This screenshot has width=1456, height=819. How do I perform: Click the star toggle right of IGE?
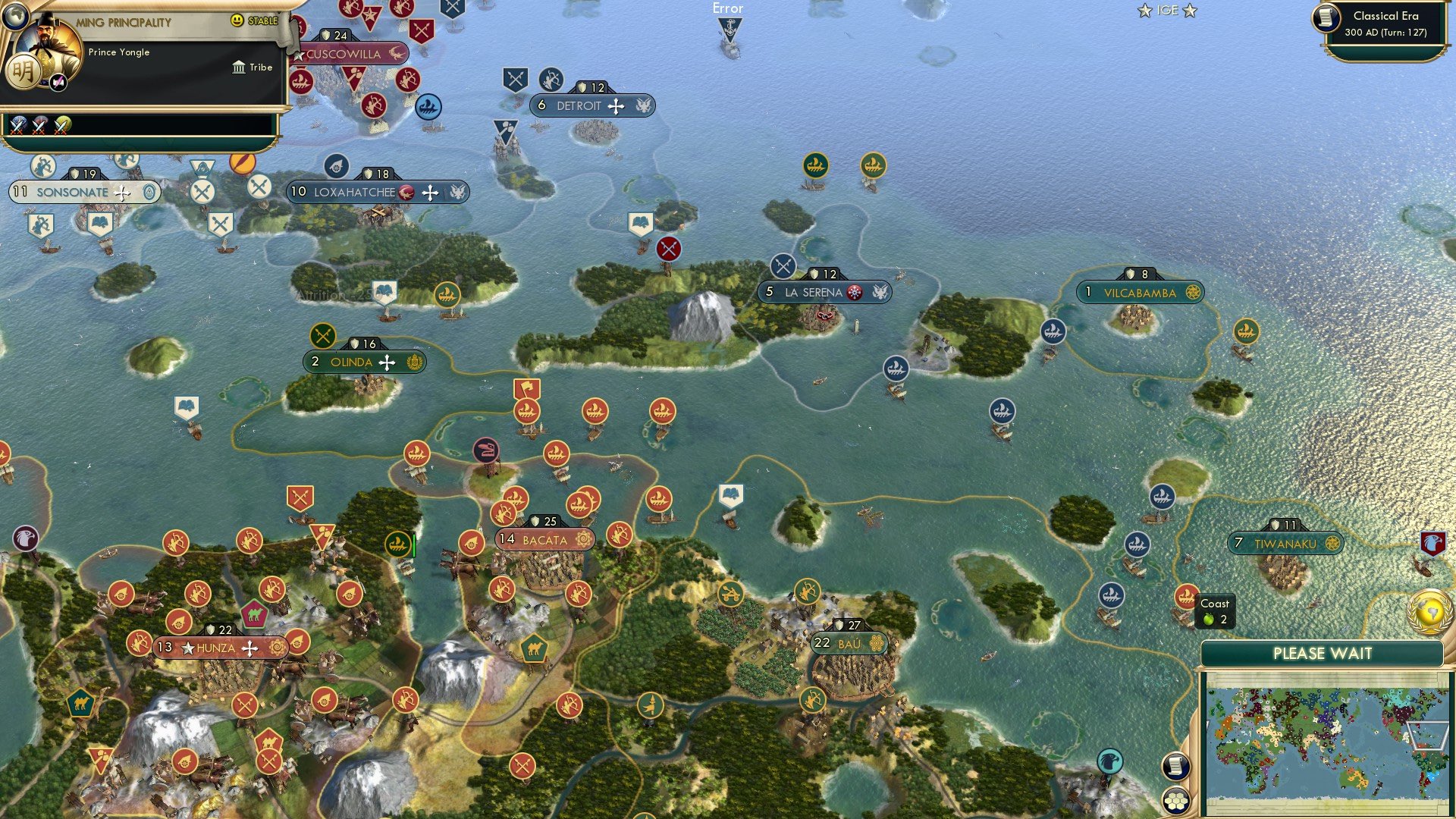click(x=1188, y=11)
